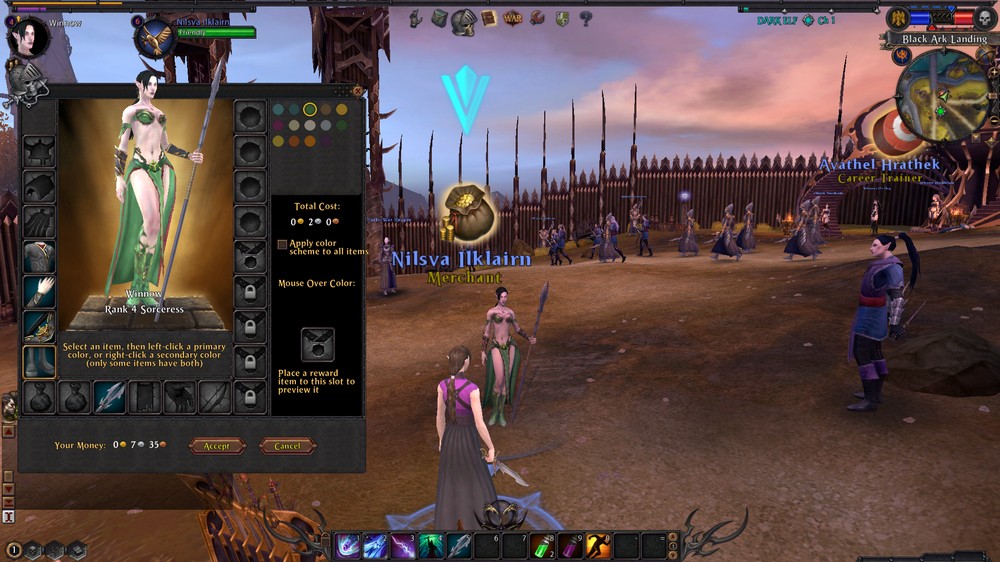Activate the first hotbar ability

point(348,546)
